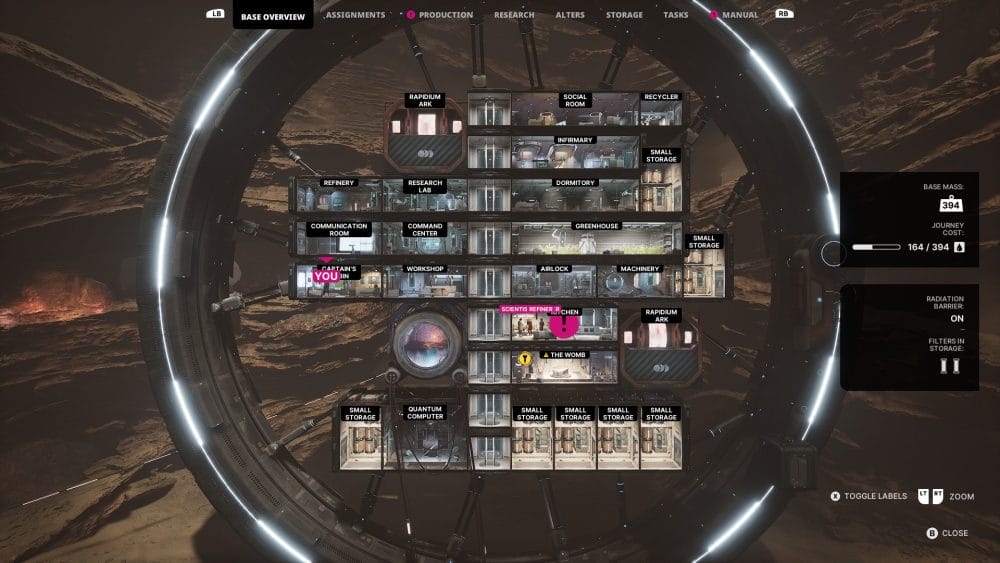The height and width of the screenshot is (563, 1000).
Task: Open the Research Lab room
Action: (x=425, y=195)
